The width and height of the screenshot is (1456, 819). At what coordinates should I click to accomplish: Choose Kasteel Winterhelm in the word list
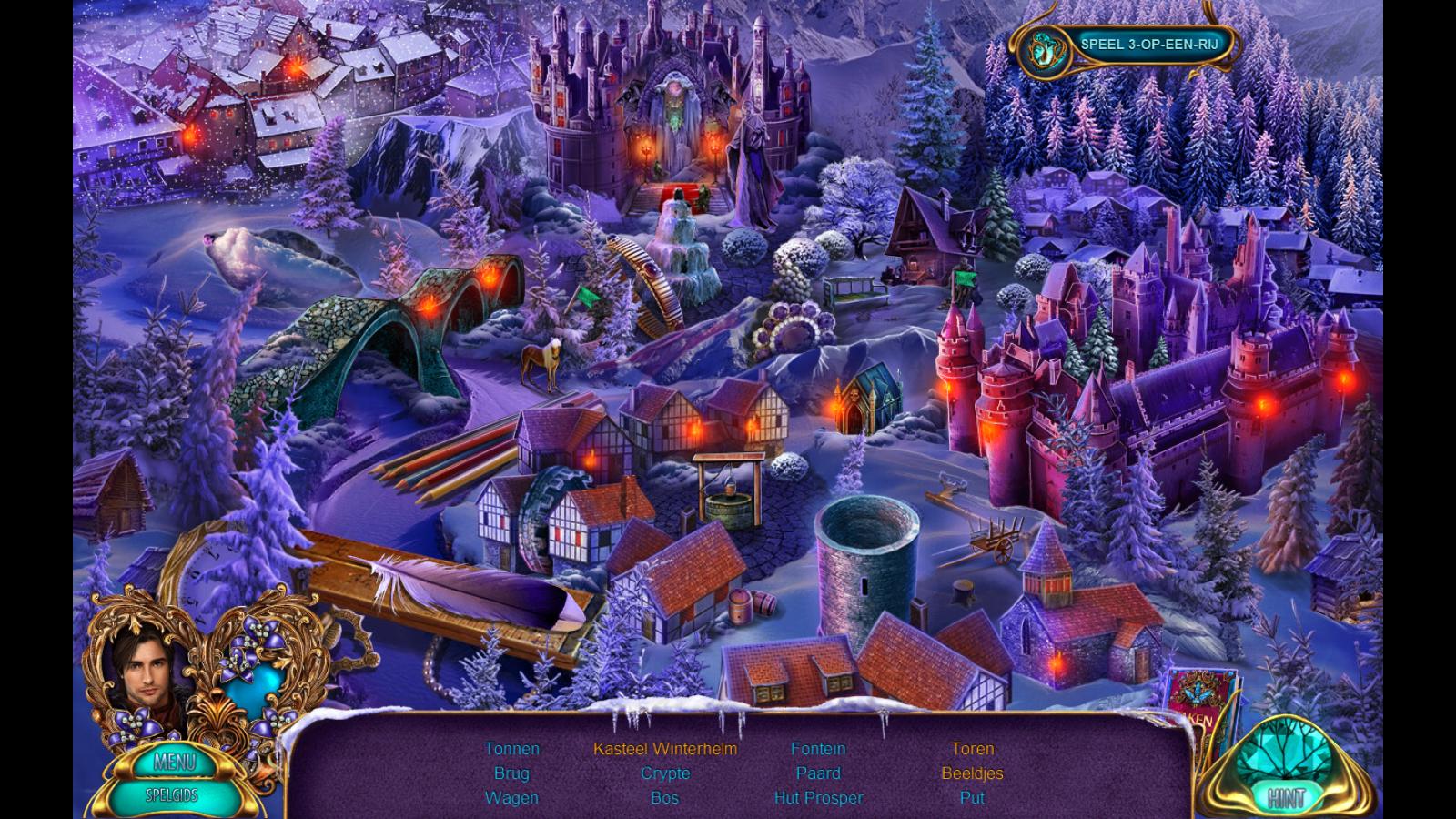tap(665, 749)
